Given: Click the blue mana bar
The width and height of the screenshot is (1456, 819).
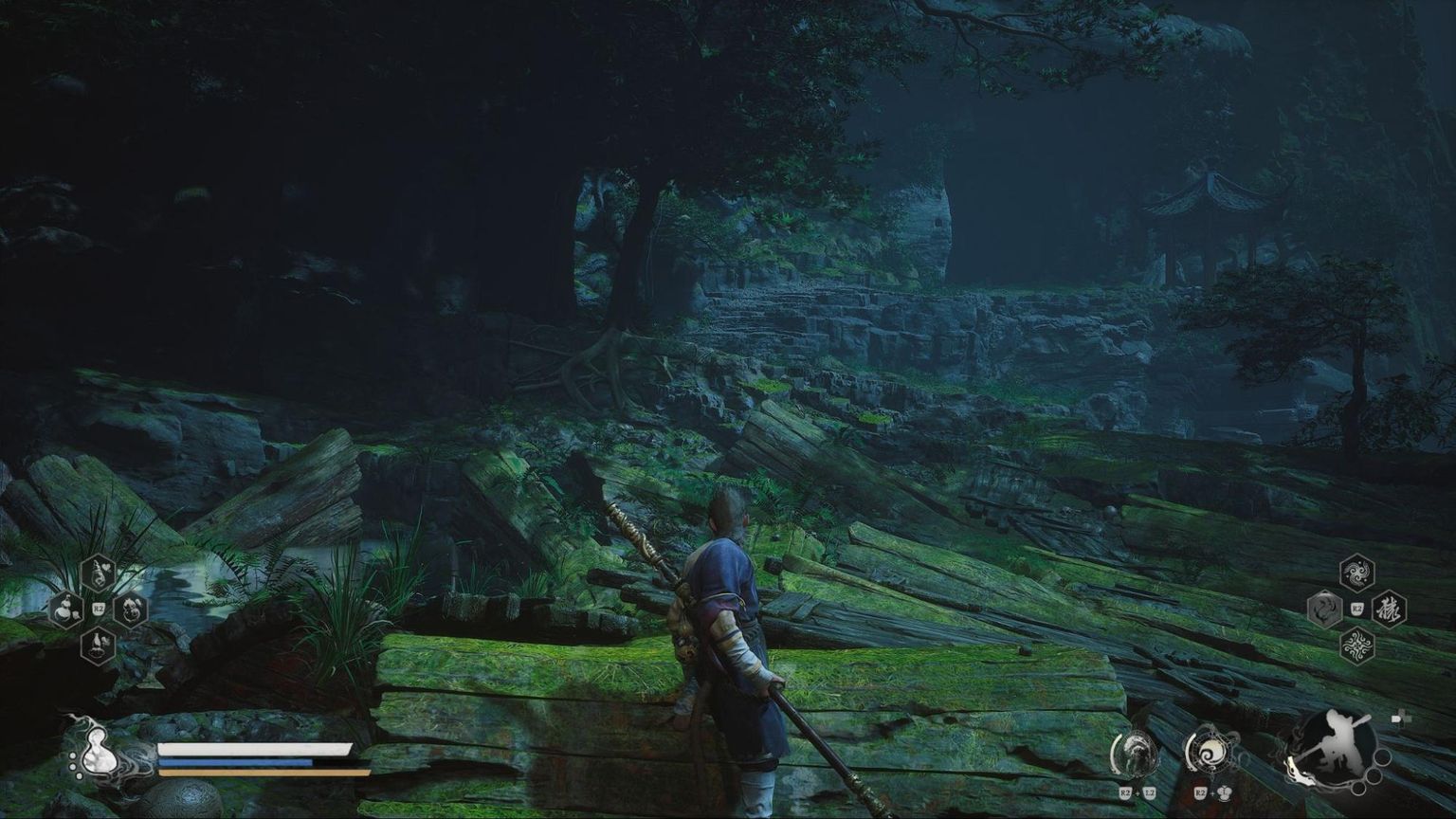Looking at the screenshot, I should coord(237,761).
